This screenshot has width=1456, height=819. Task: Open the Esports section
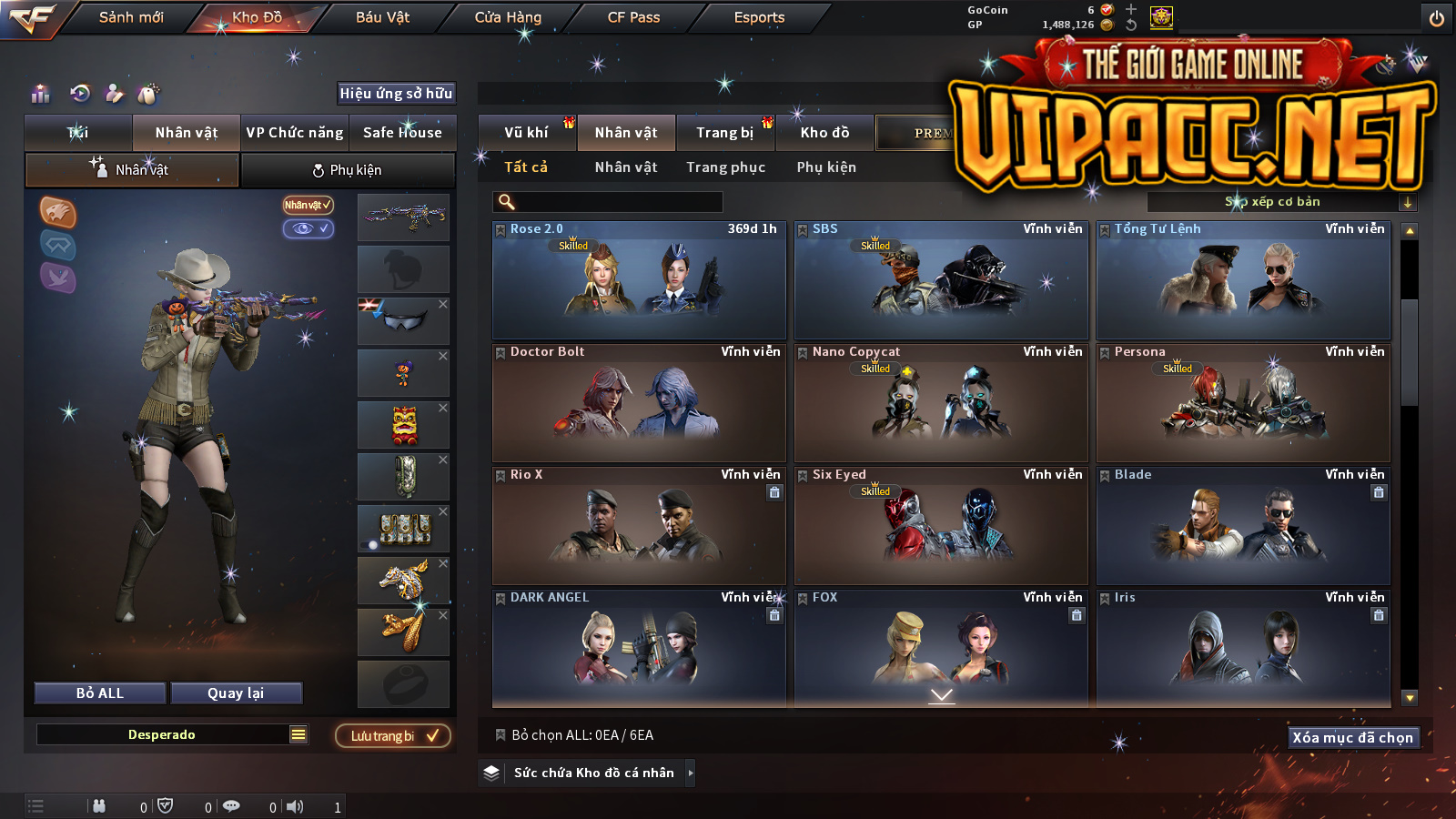(x=759, y=17)
